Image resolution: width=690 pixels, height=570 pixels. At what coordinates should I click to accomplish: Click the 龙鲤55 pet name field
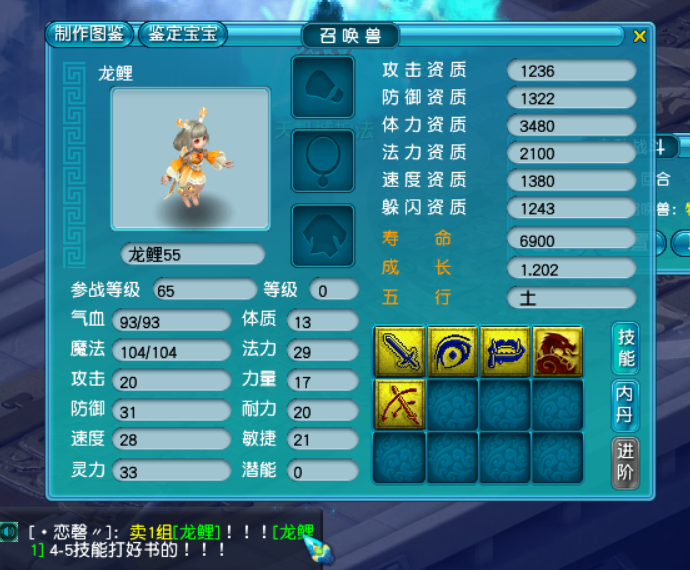(x=192, y=255)
